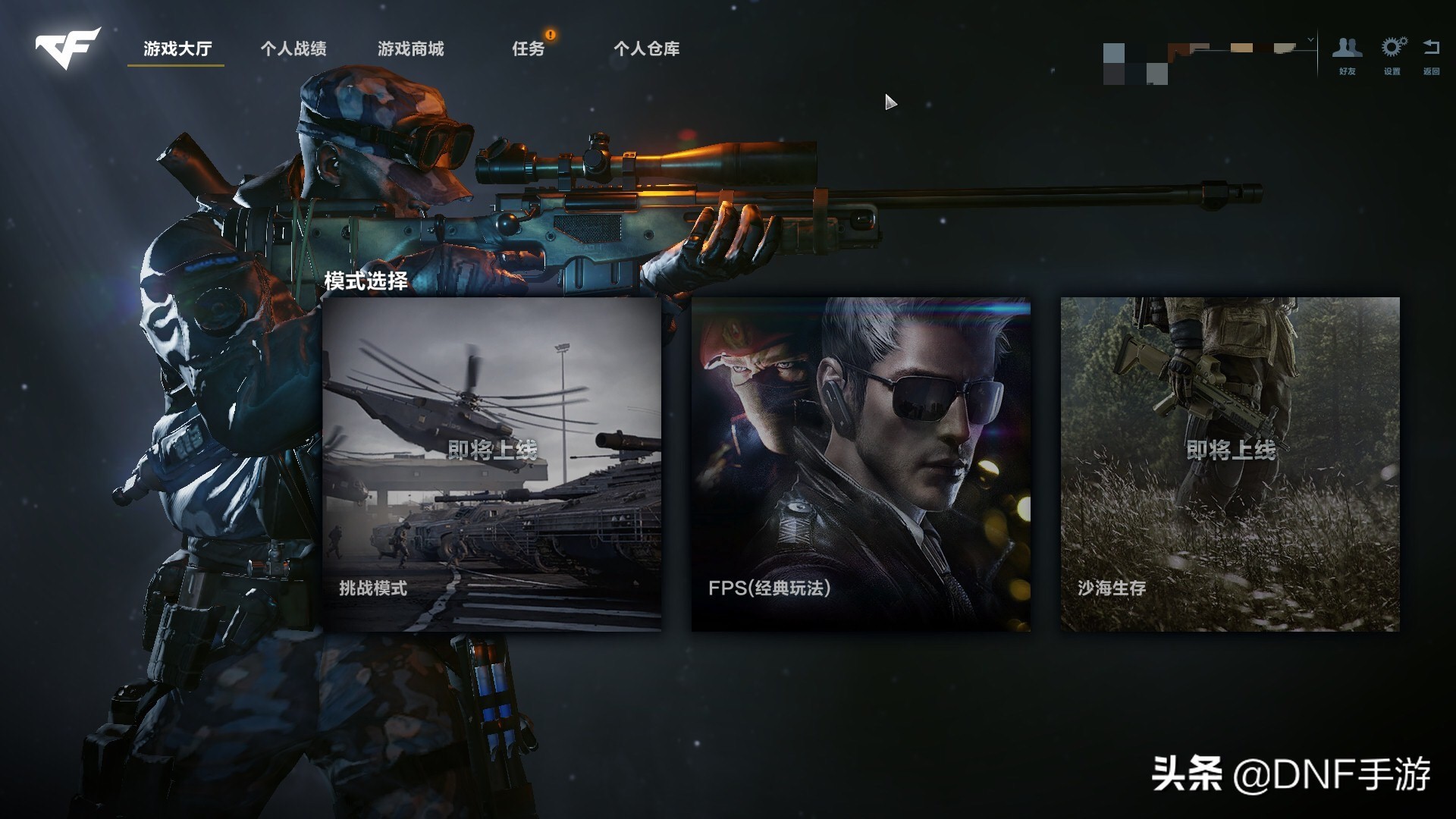Open the 设置 gear settings
Image resolution: width=1456 pixels, height=819 pixels.
coord(1392,55)
